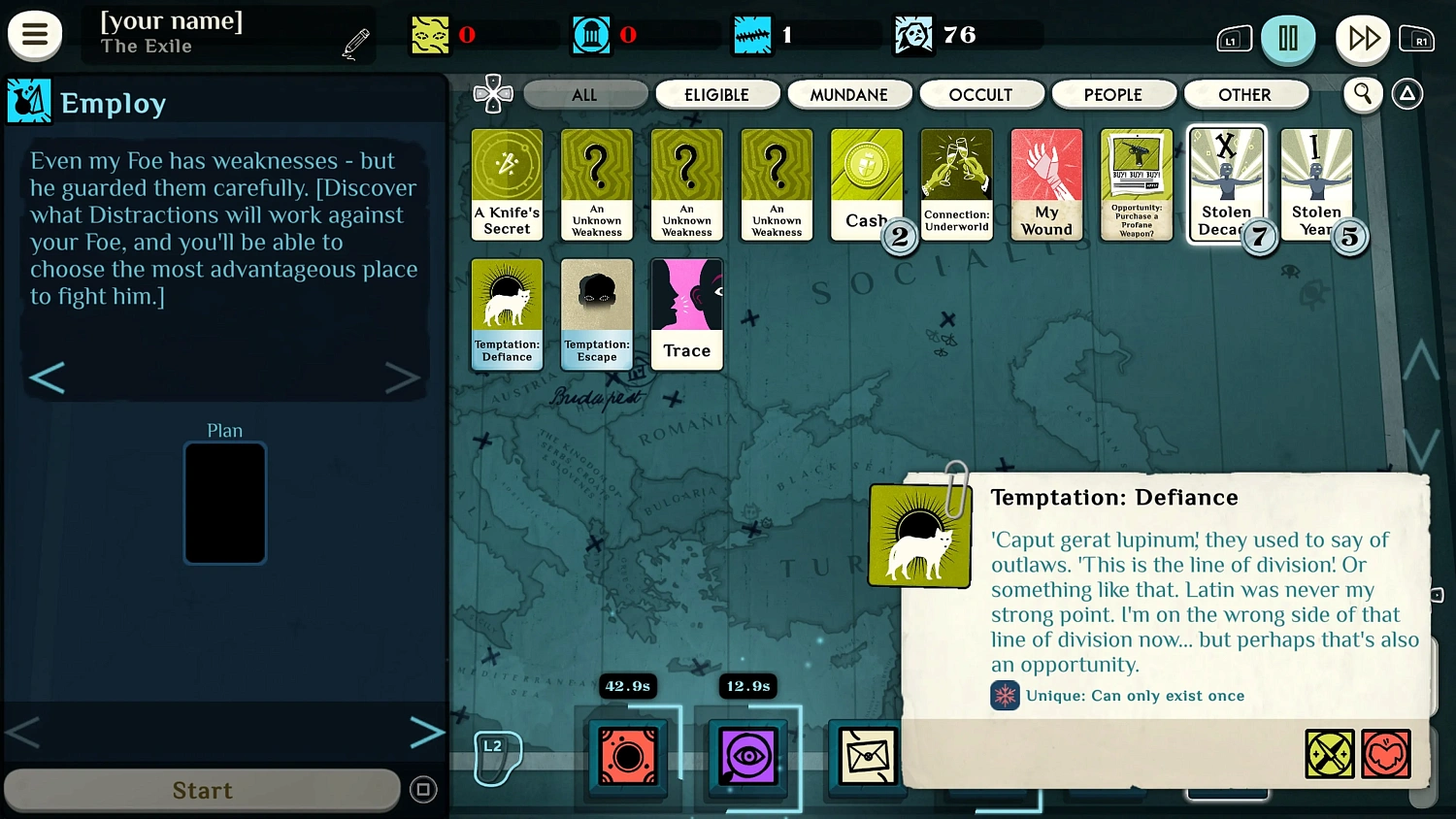Click the envelope verb tile

[x=867, y=758]
